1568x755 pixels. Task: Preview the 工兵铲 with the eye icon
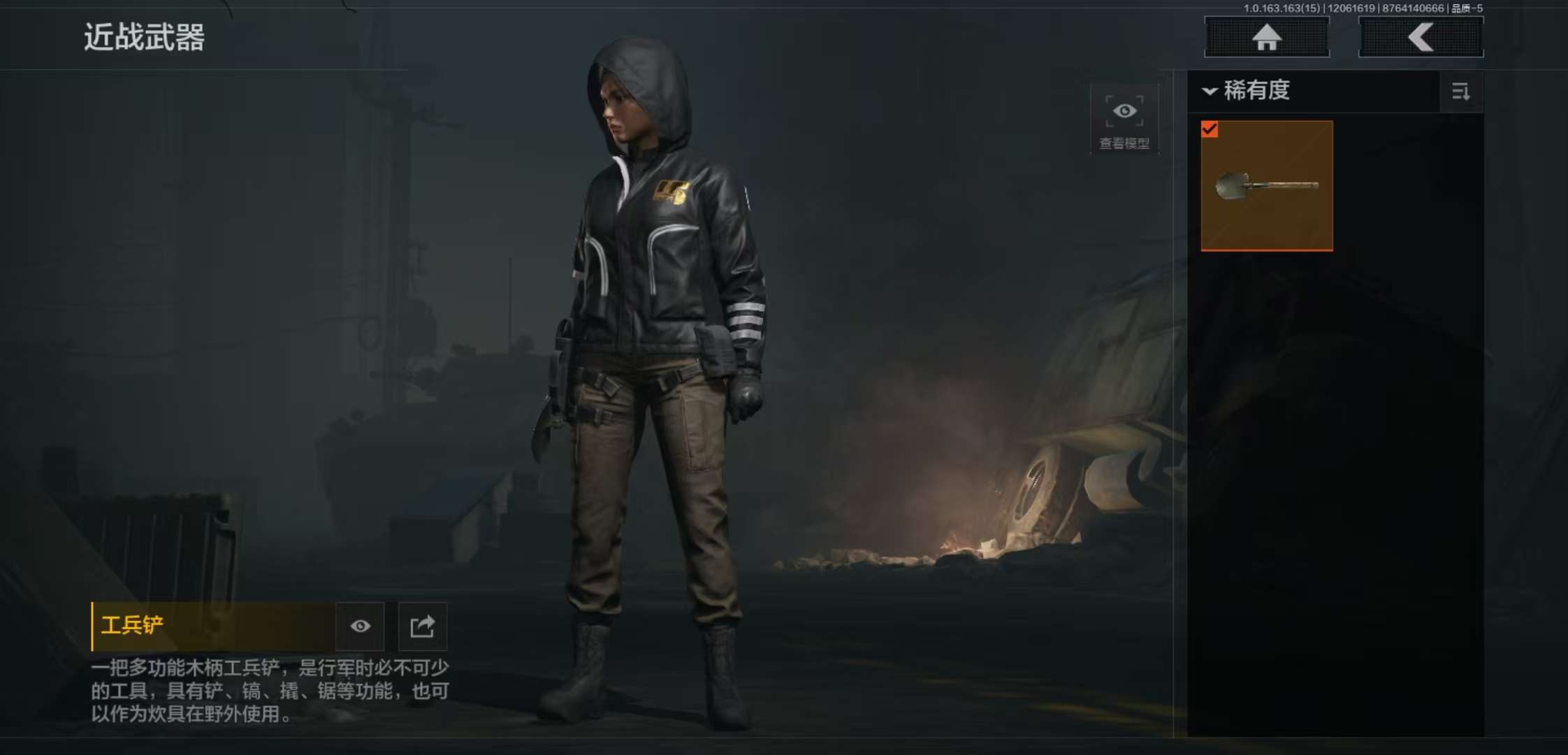coord(361,626)
